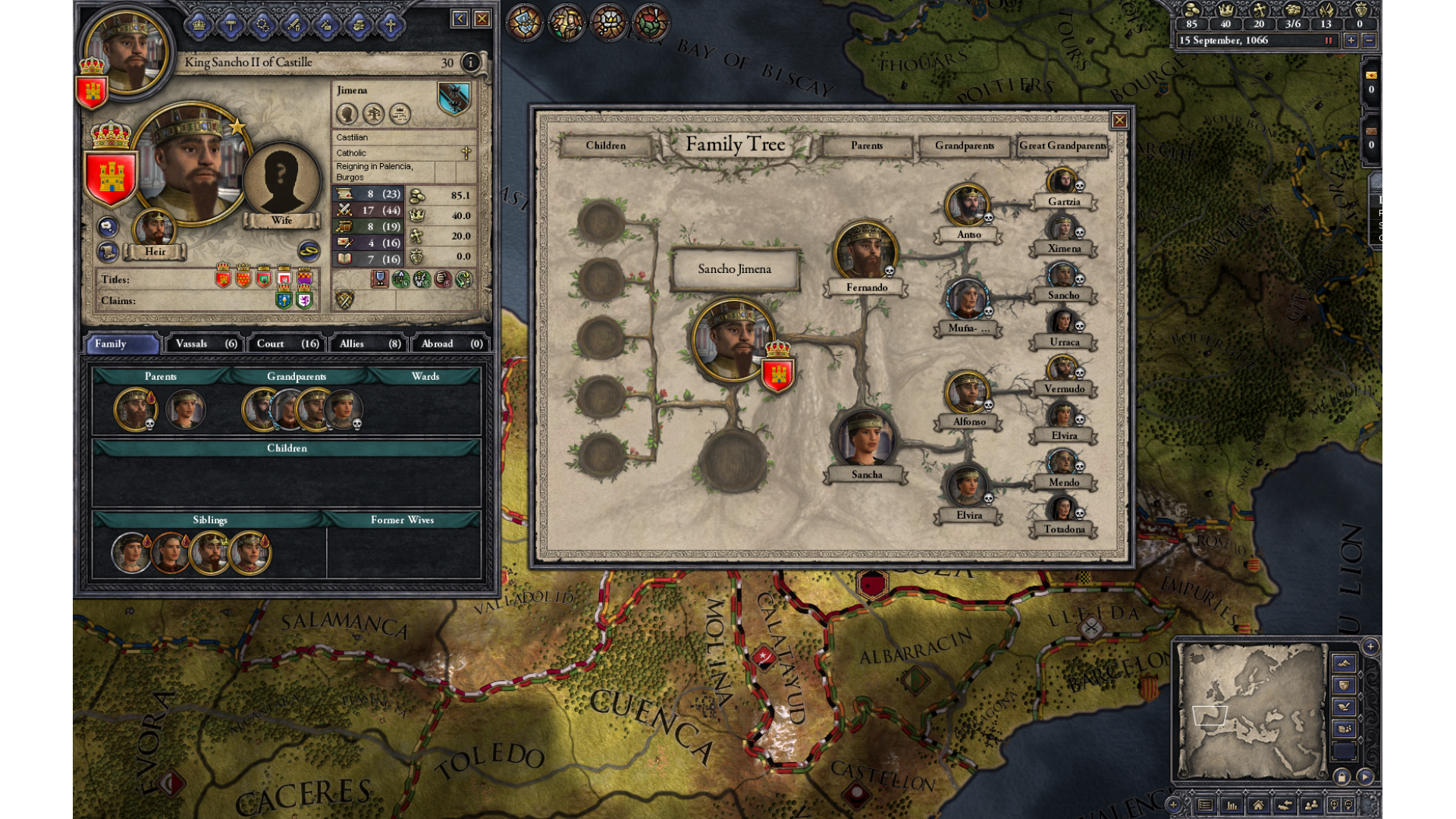Close the character panel
This screenshot has height=819, width=1456.
[482, 19]
